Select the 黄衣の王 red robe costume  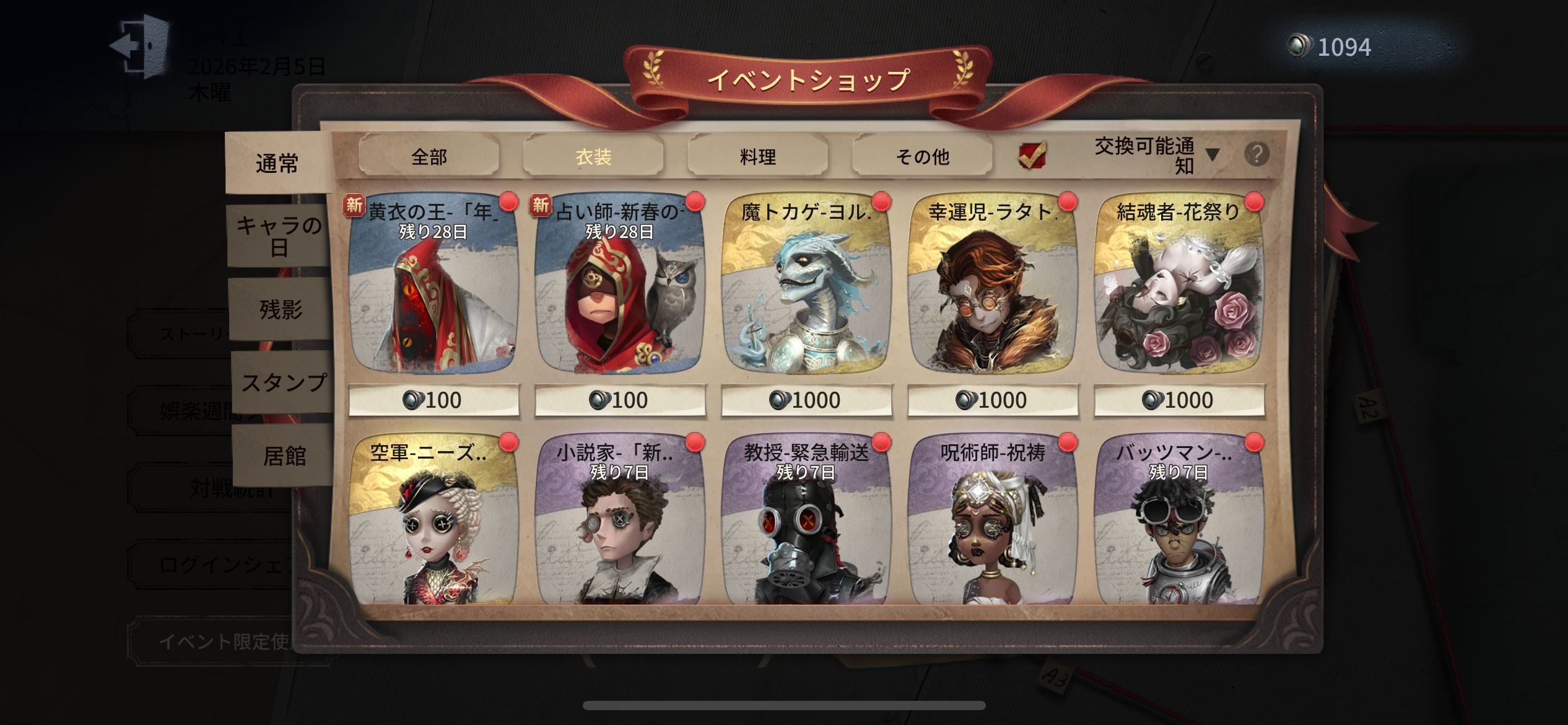(433, 291)
